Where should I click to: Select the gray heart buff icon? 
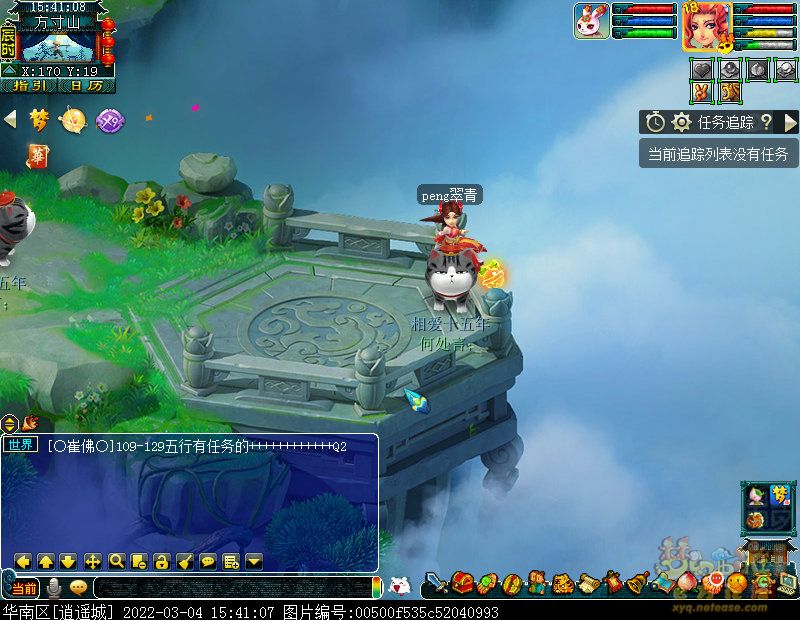702,69
